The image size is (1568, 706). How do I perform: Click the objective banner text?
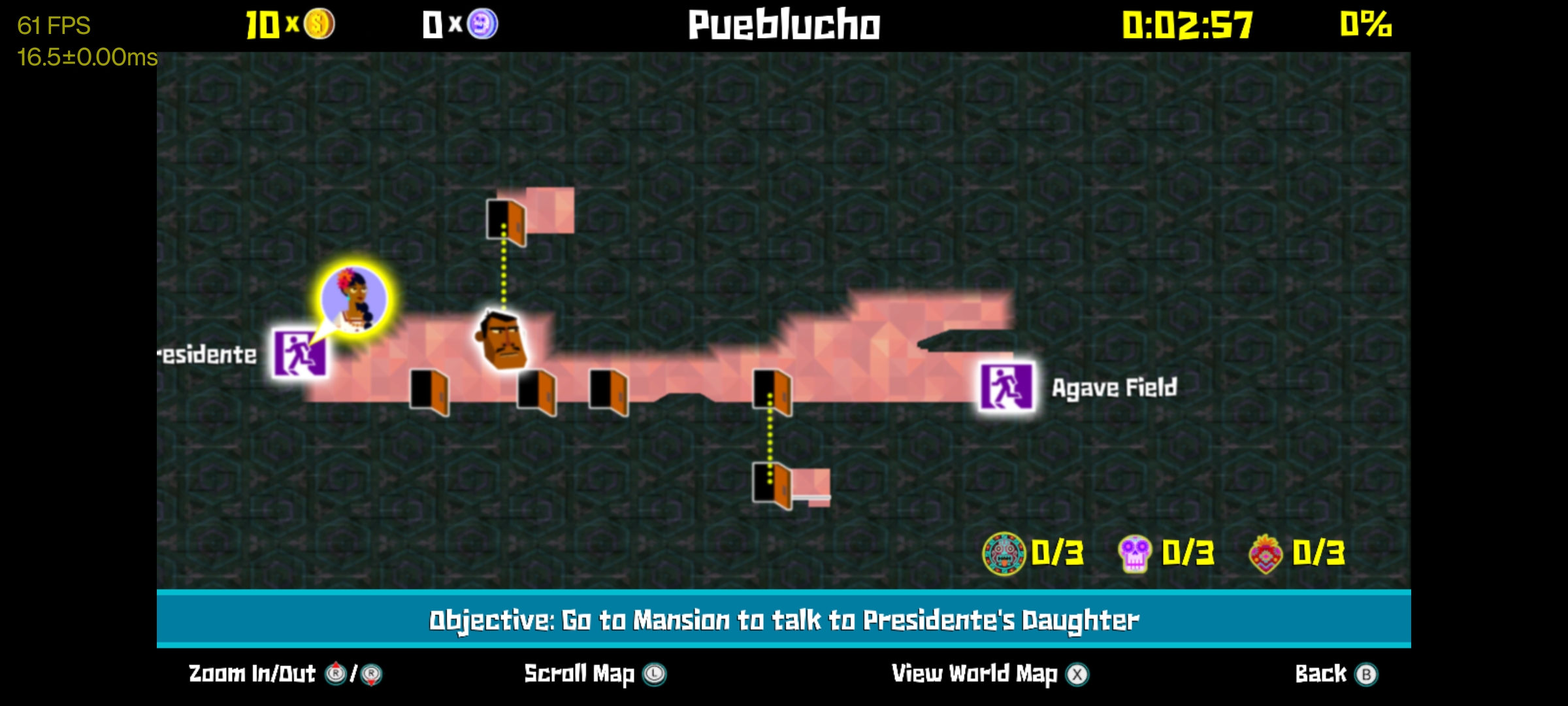pyautogui.click(x=783, y=620)
